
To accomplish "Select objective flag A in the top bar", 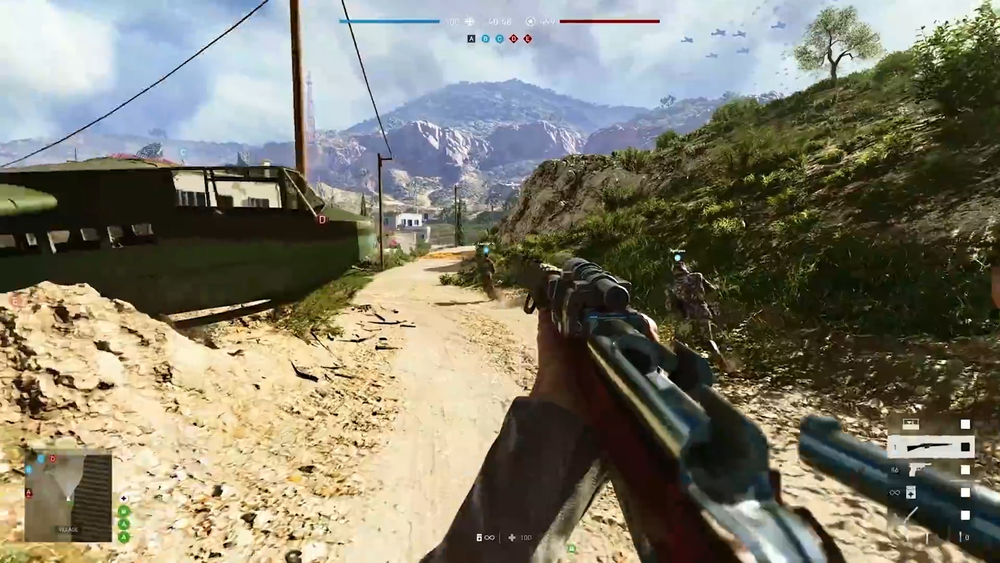I will [471, 39].
